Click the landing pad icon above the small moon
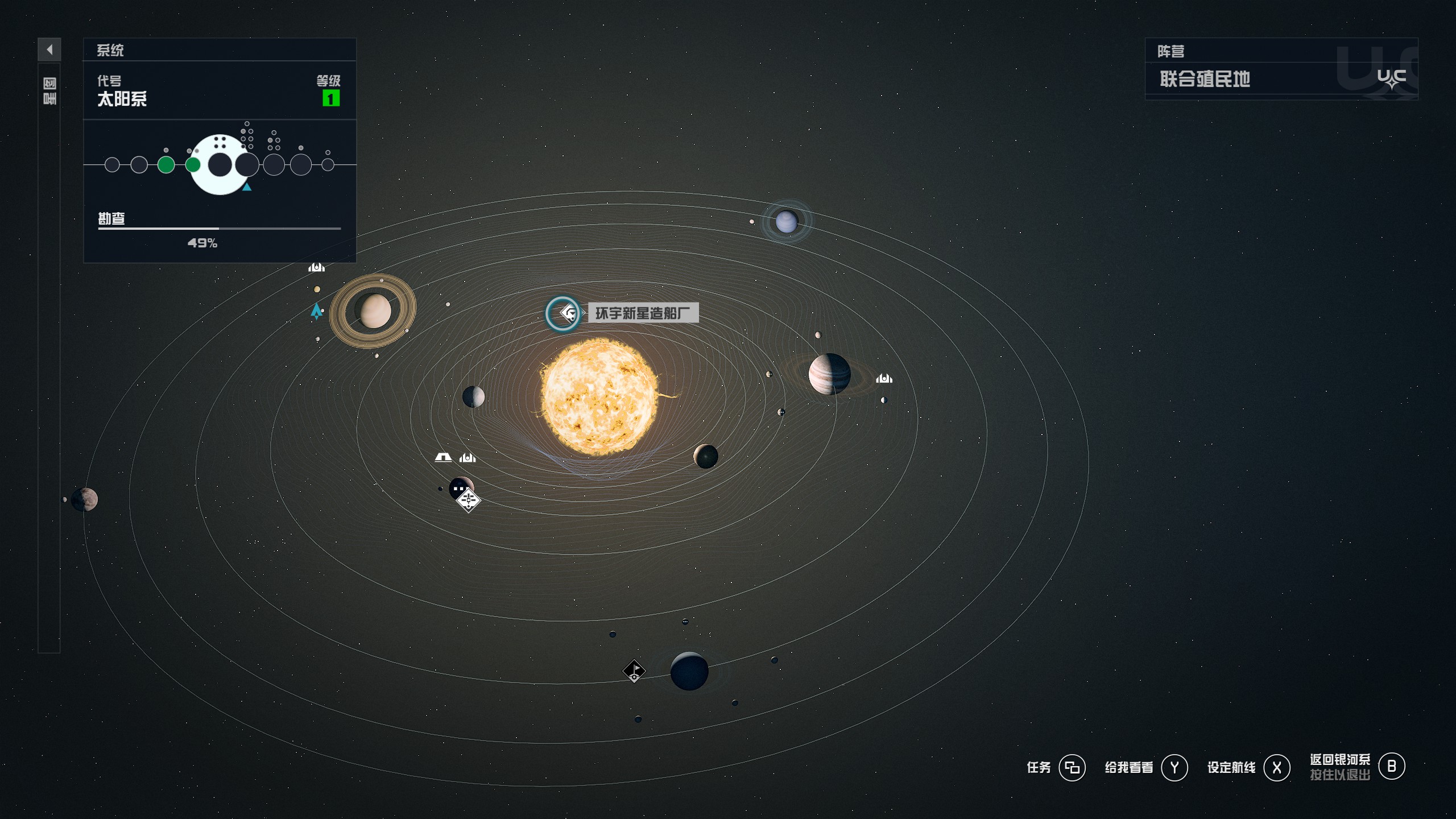The width and height of the screenshot is (1456, 819). pos(316,266)
